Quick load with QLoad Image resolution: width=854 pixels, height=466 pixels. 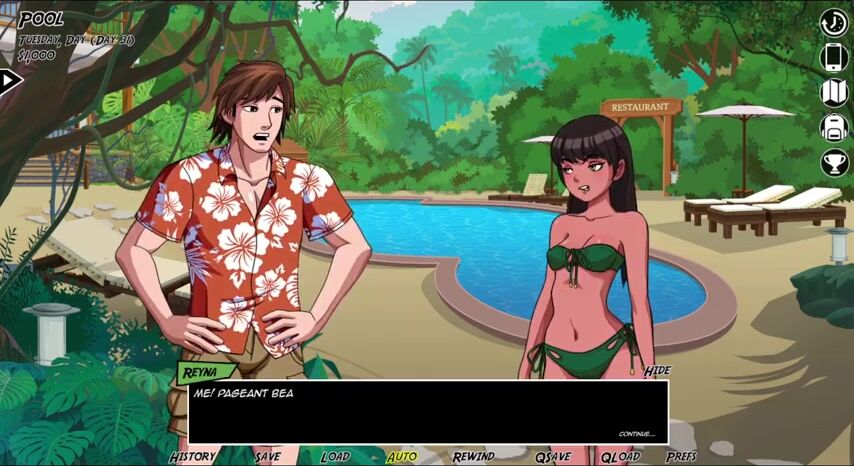click(x=620, y=456)
